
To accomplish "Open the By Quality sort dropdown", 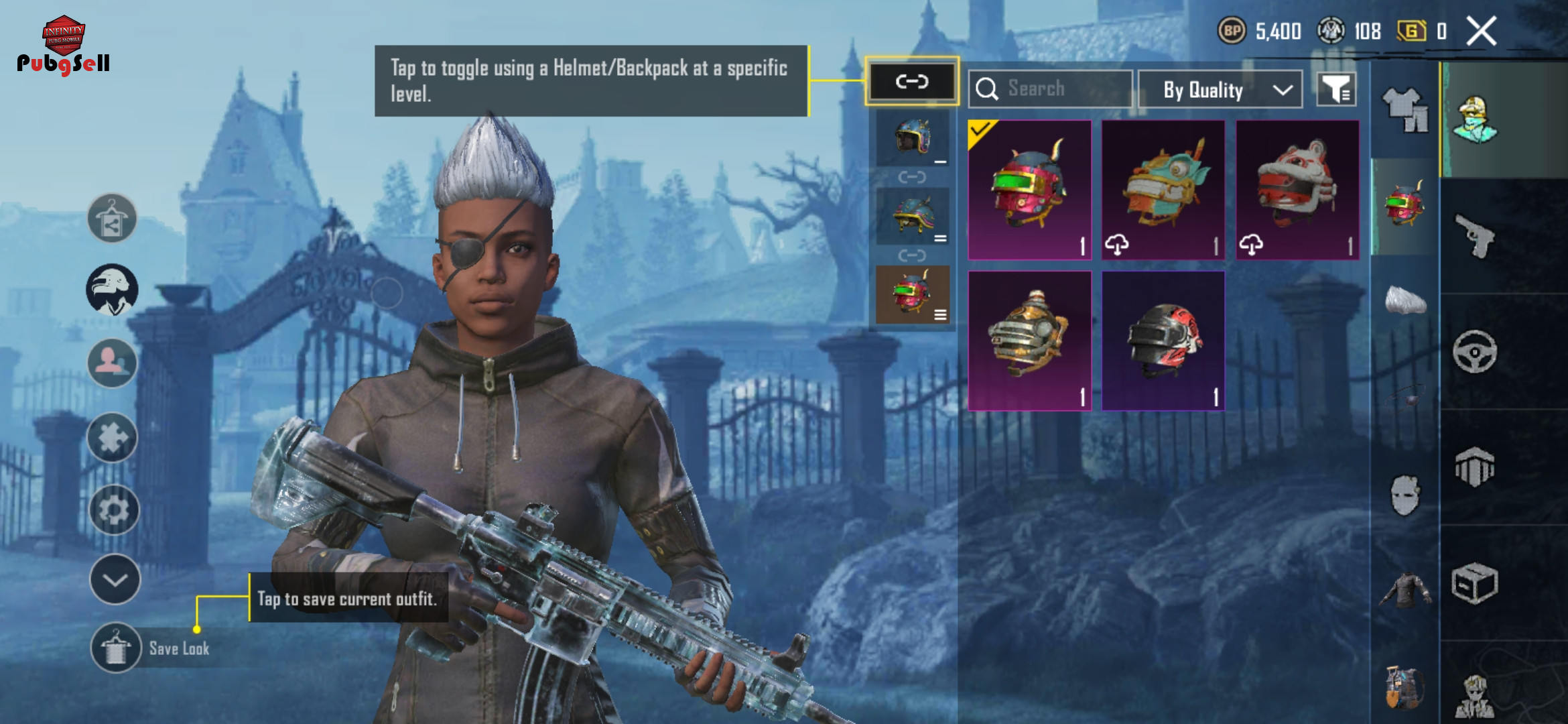I will [1220, 89].
